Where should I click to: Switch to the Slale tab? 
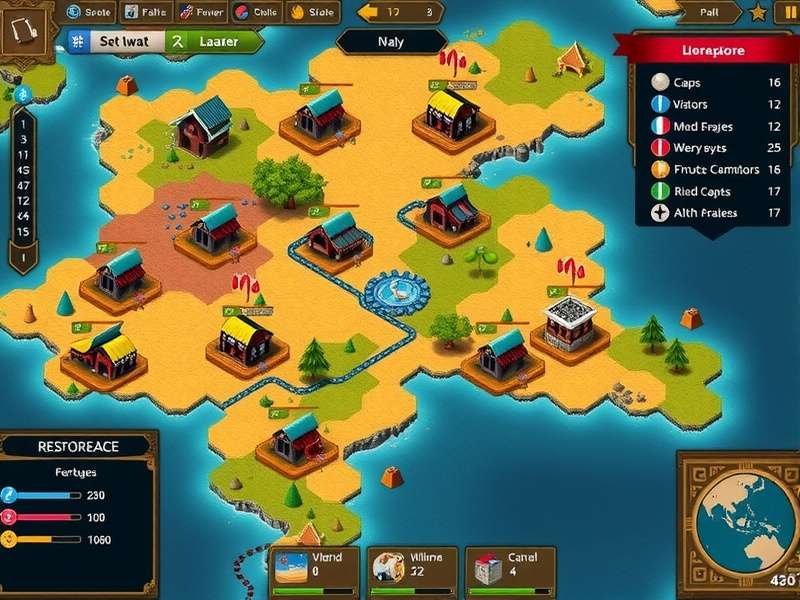(x=313, y=13)
